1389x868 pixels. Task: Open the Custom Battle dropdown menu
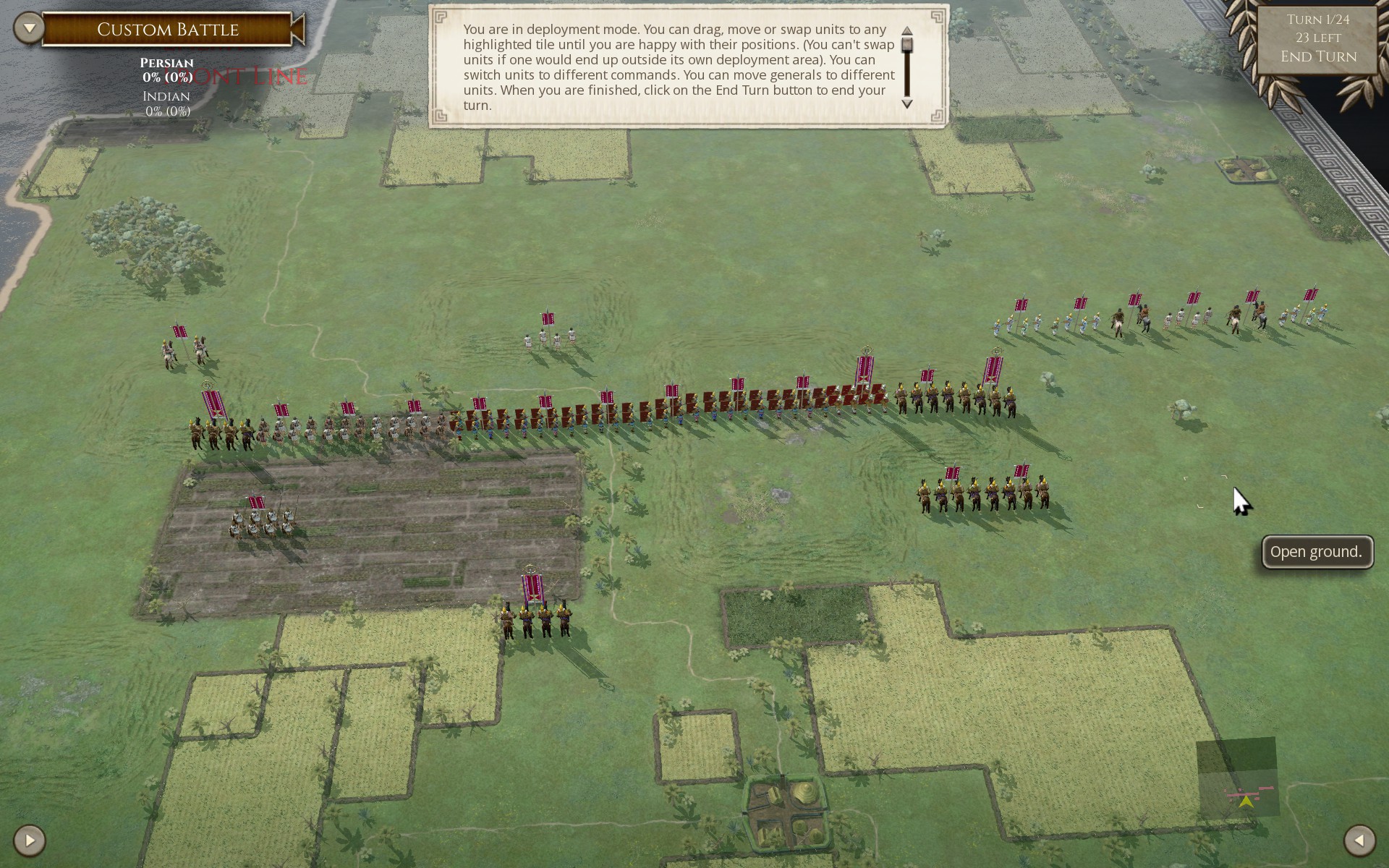[x=30, y=29]
